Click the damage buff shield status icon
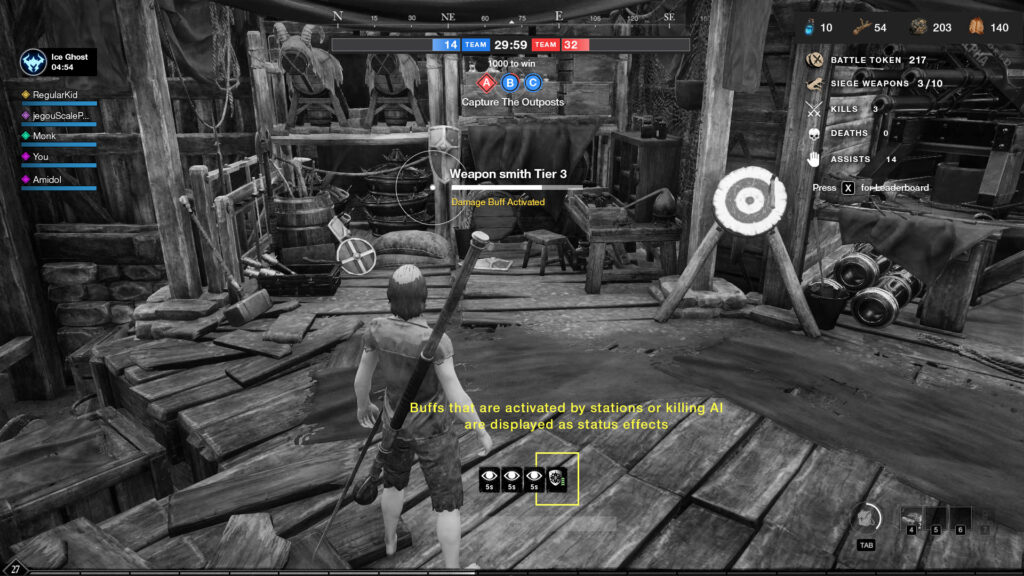This screenshot has width=1024, height=576. 557,479
